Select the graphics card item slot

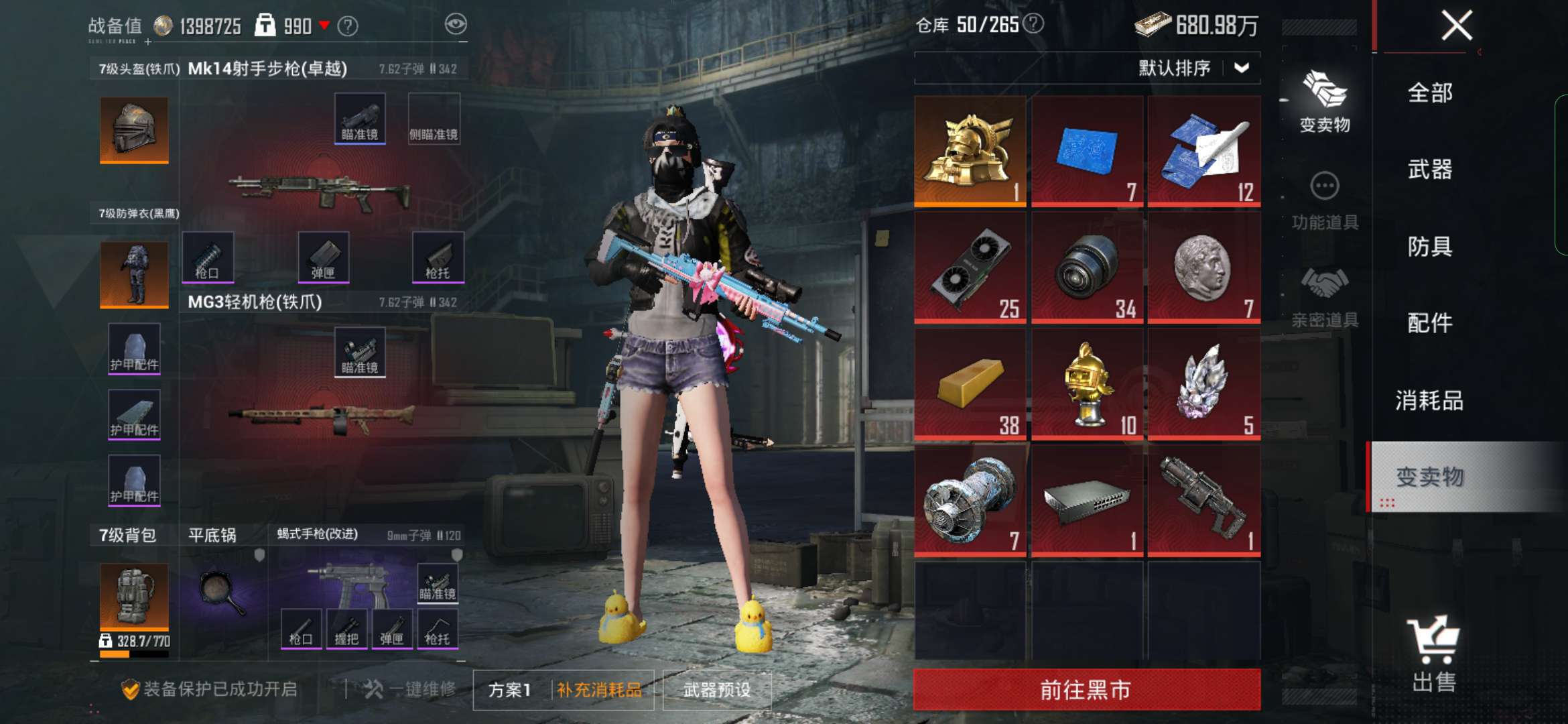970,267
